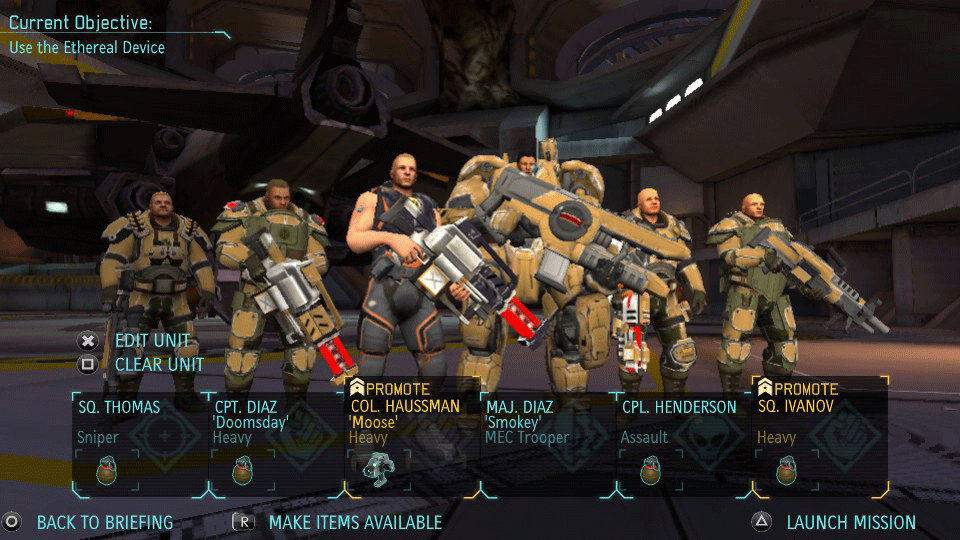Select Clear Unit option

(x=159, y=364)
